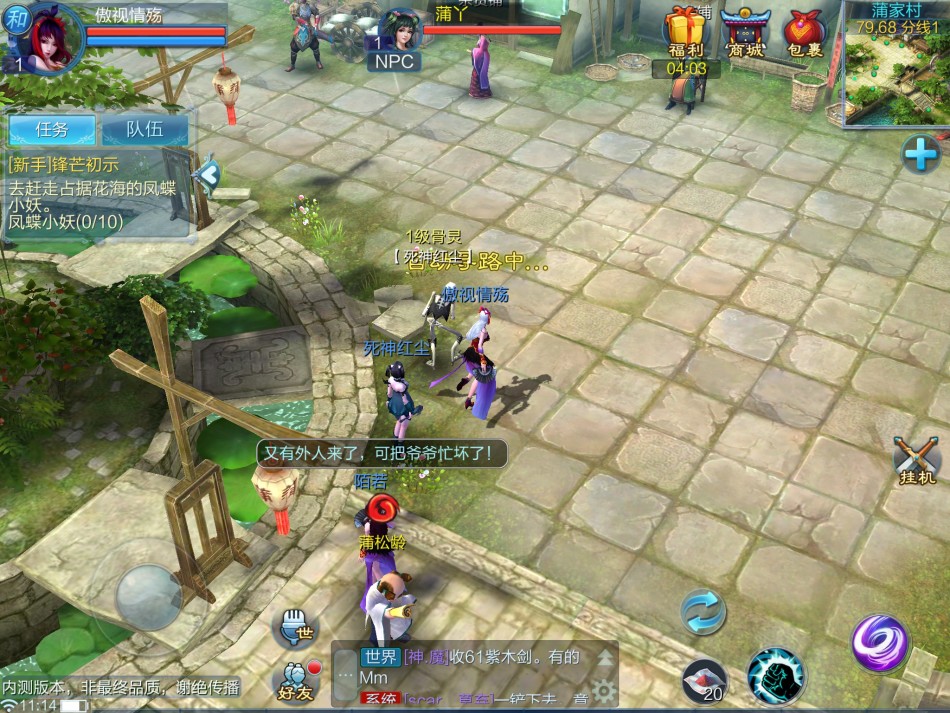
Task: Expand the blue plus menu button
Action: click(920, 154)
